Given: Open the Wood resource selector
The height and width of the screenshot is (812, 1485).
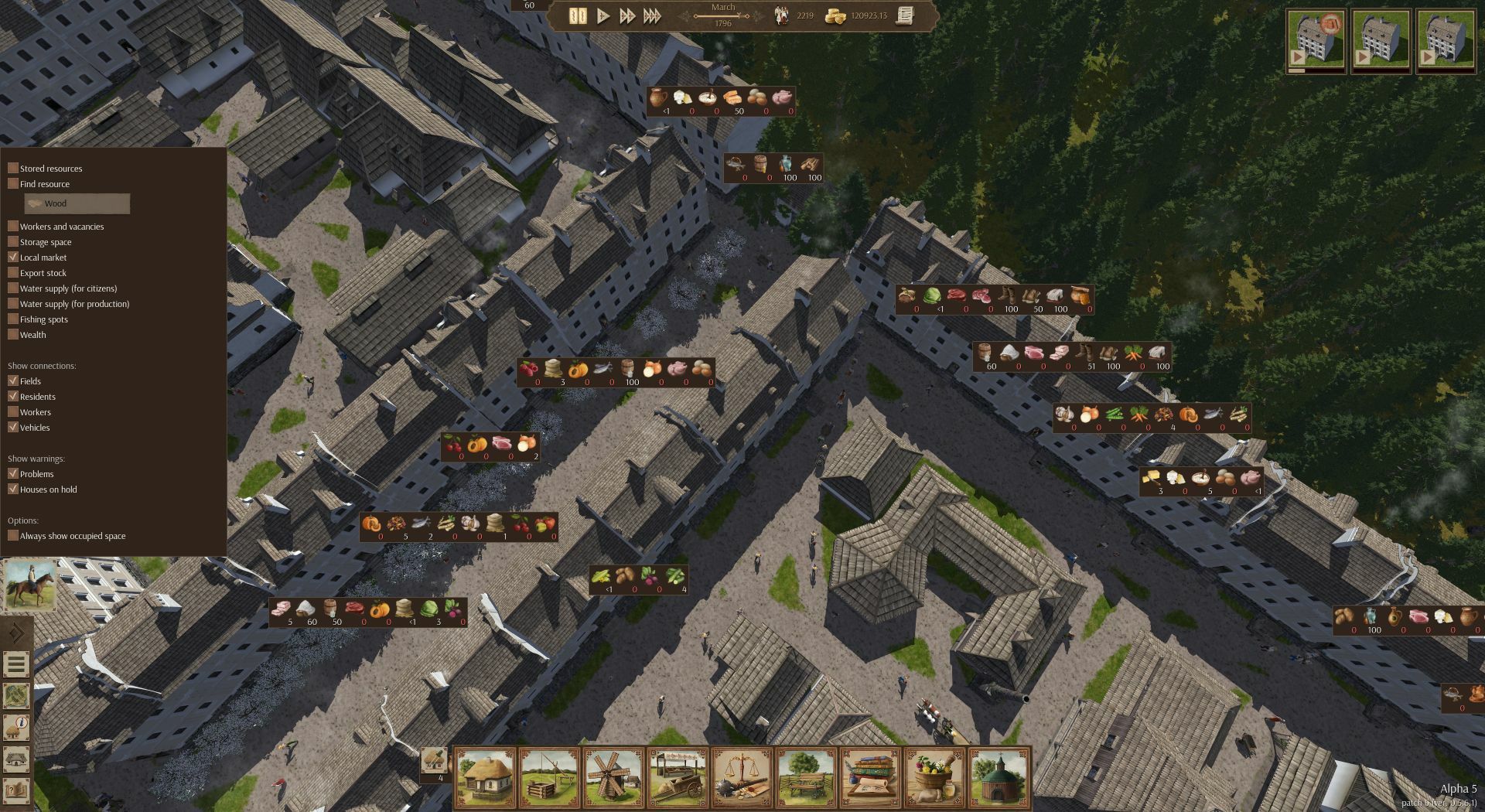Looking at the screenshot, I should point(77,204).
